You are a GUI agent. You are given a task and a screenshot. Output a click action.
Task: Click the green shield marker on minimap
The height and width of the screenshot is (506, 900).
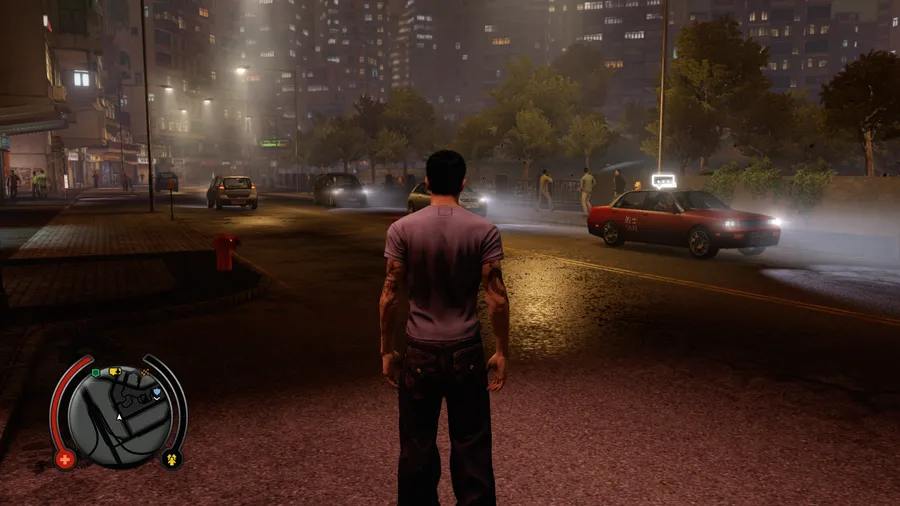95,373
